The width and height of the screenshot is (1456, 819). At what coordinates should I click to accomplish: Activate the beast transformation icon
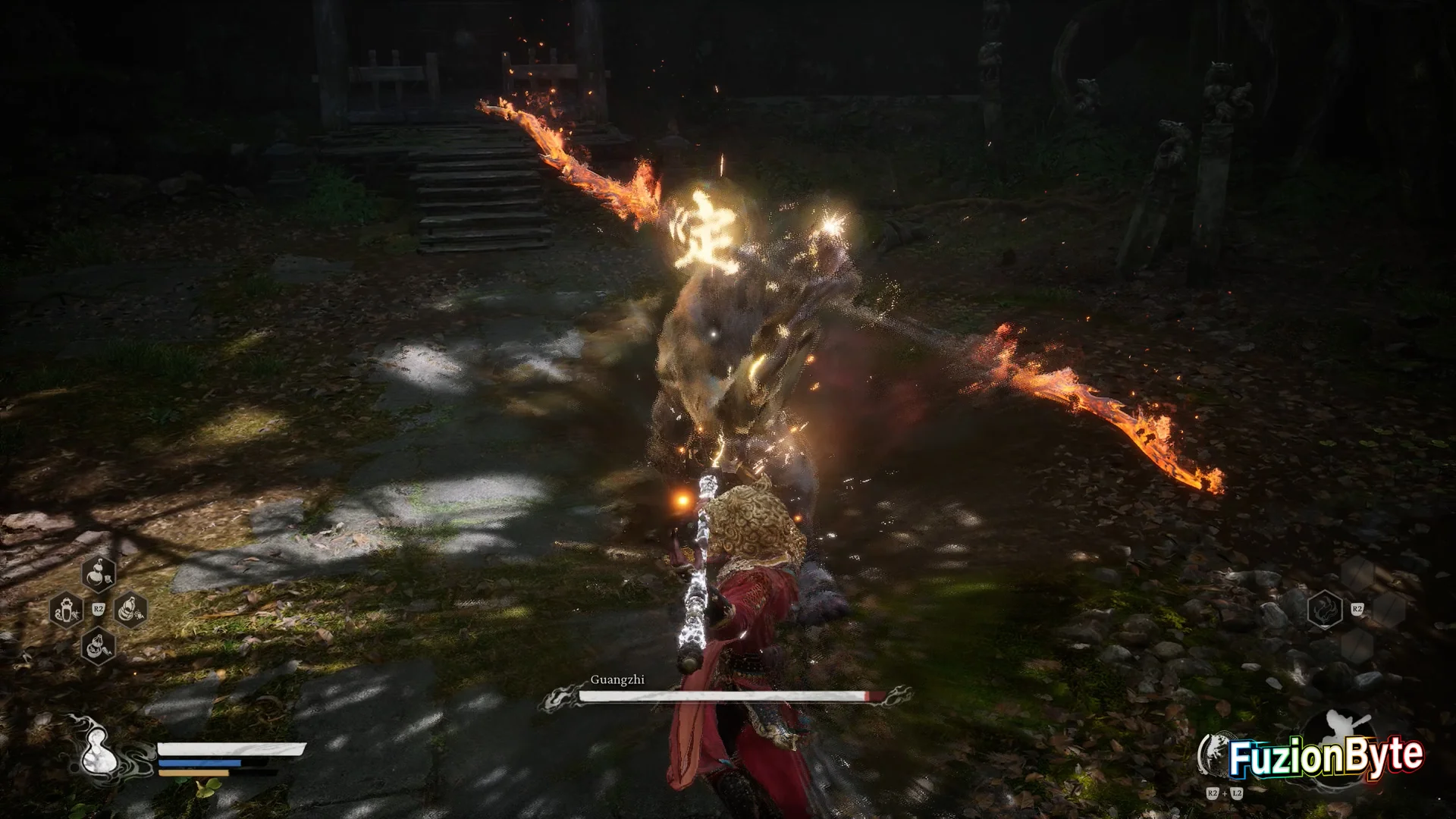1215,755
